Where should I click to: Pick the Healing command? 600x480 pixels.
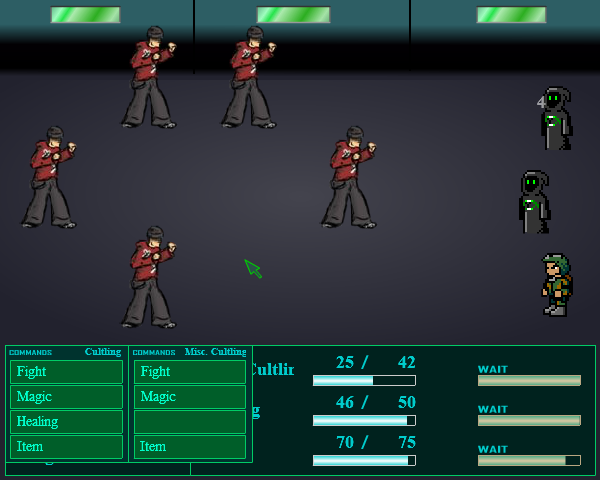[66, 422]
